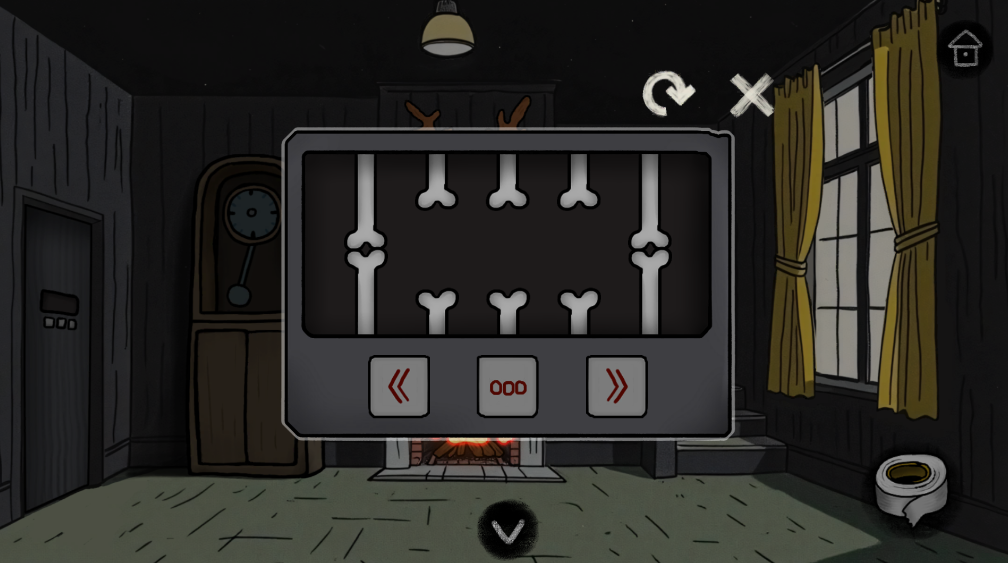Click the right double-arrow puzzle button
This screenshot has height=563, width=1008.
(616, 386)
